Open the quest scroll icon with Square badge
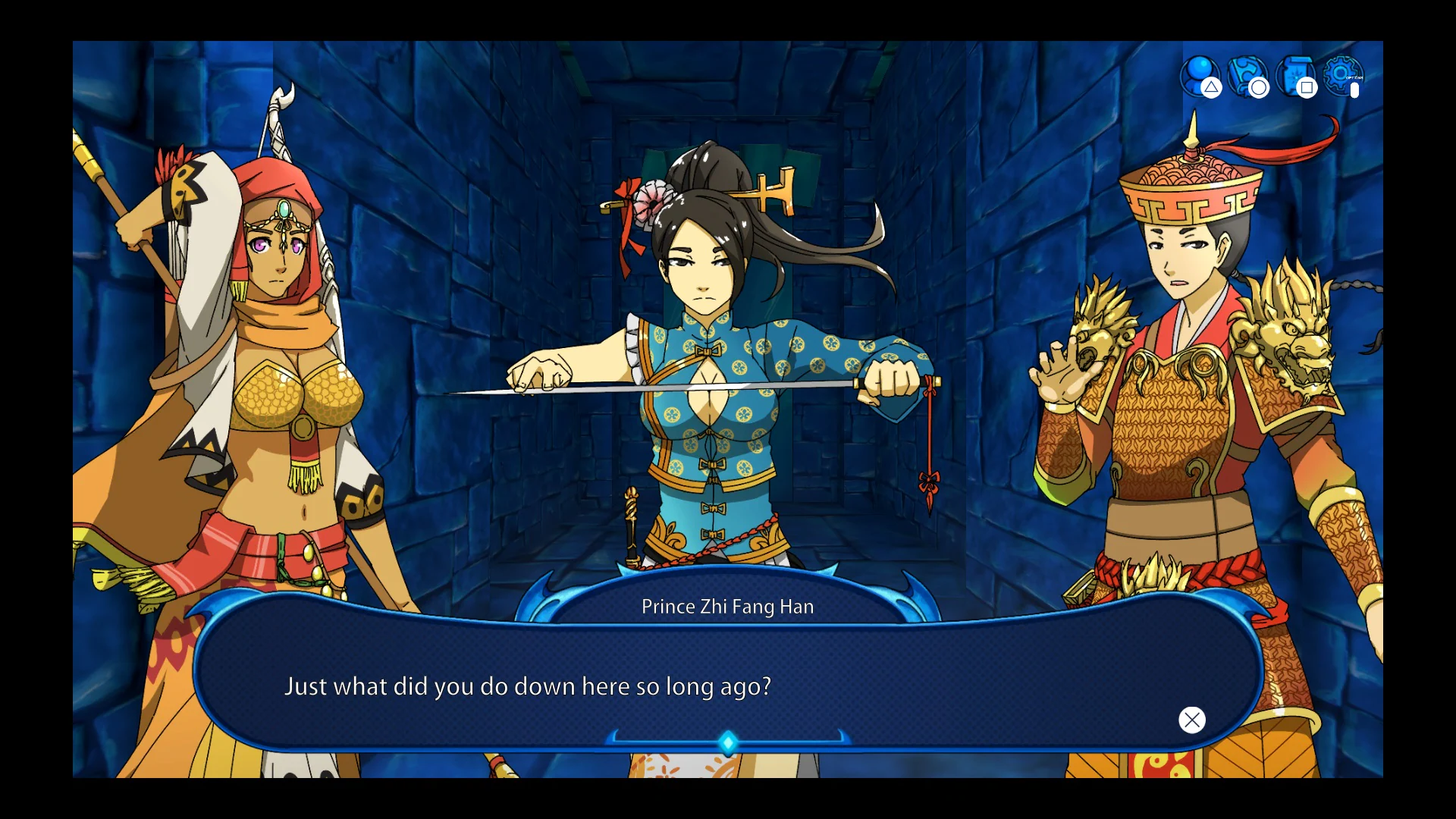The height and width of the screenshot is (819, 1456). [x=1295, y=73]
